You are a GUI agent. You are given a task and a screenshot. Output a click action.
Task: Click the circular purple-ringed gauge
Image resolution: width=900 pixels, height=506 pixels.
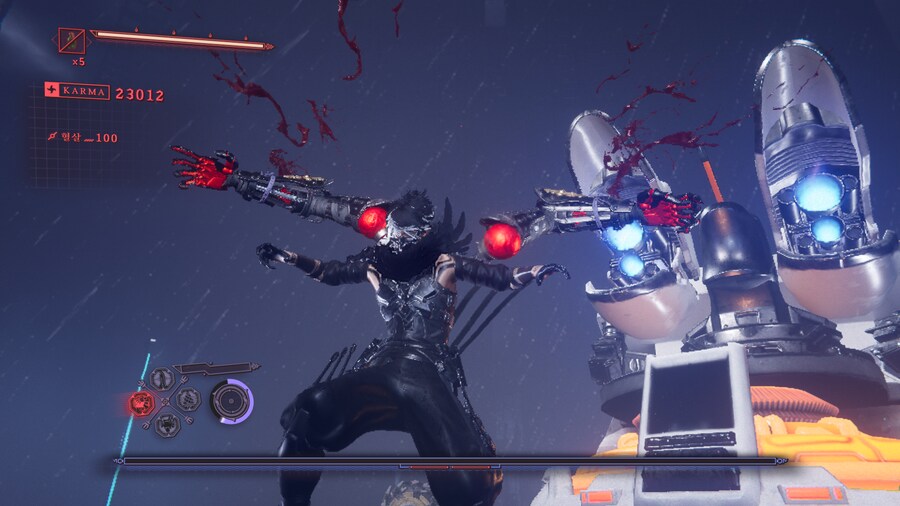[231, 402]
